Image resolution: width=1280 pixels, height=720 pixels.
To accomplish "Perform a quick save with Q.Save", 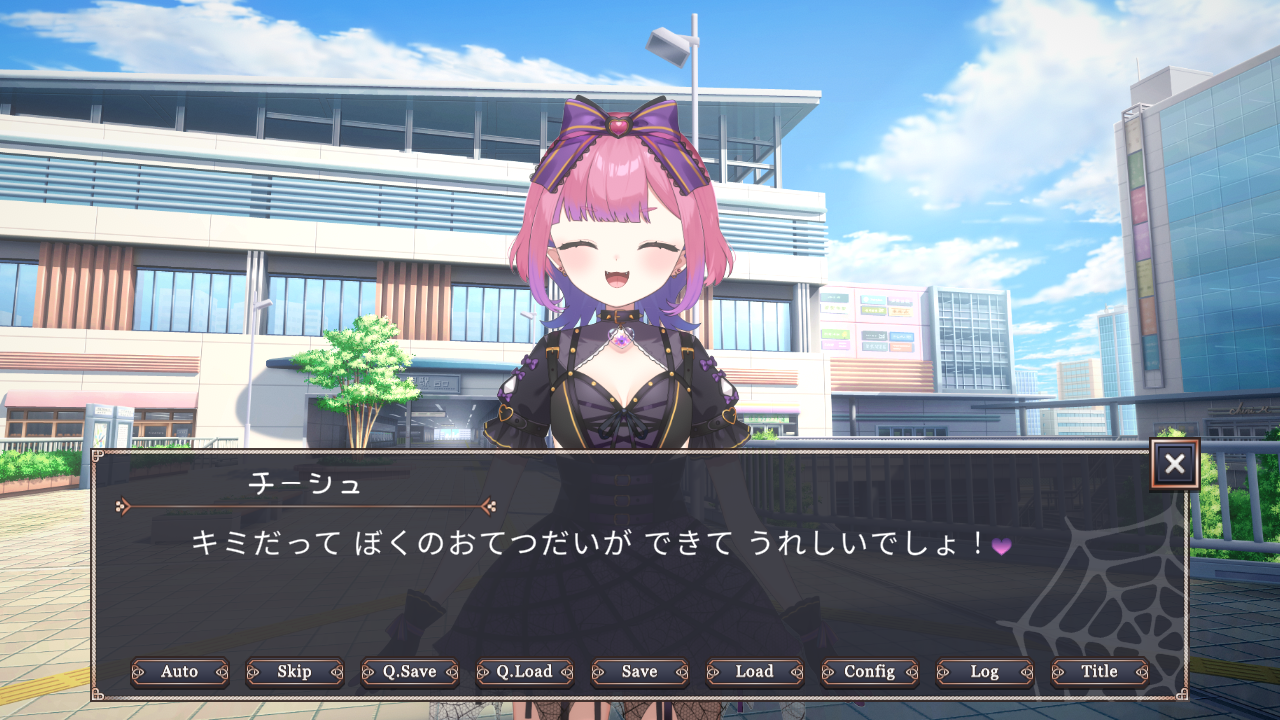I will [410, 672].
